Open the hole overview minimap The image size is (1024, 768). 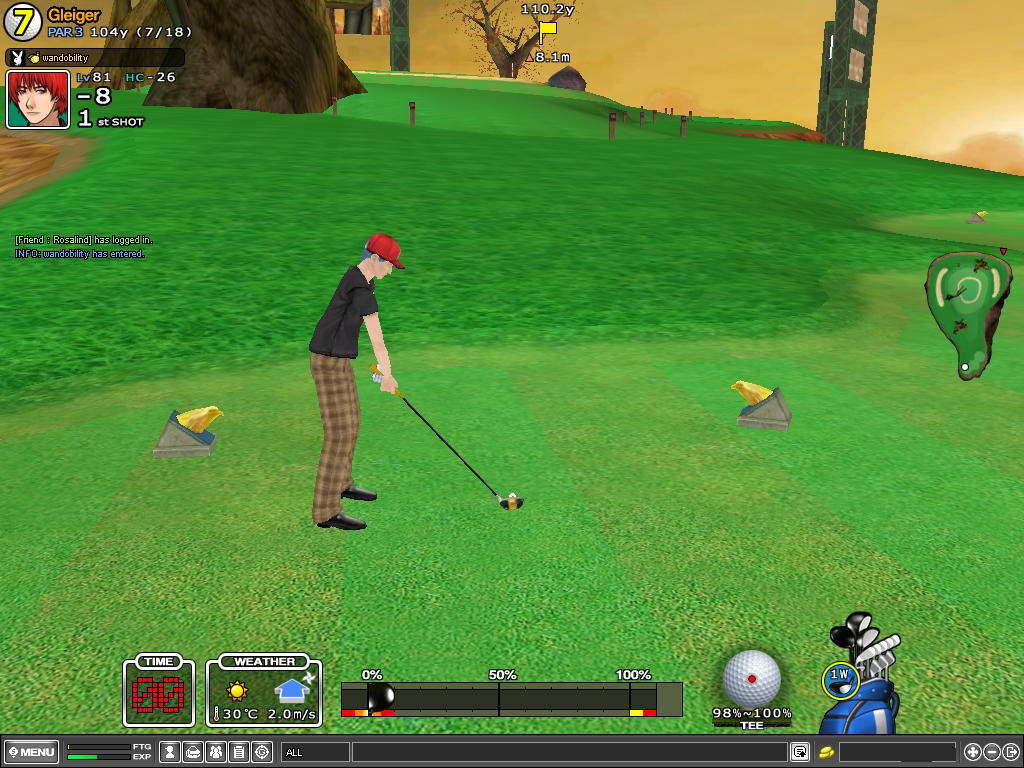pos(964,312)
